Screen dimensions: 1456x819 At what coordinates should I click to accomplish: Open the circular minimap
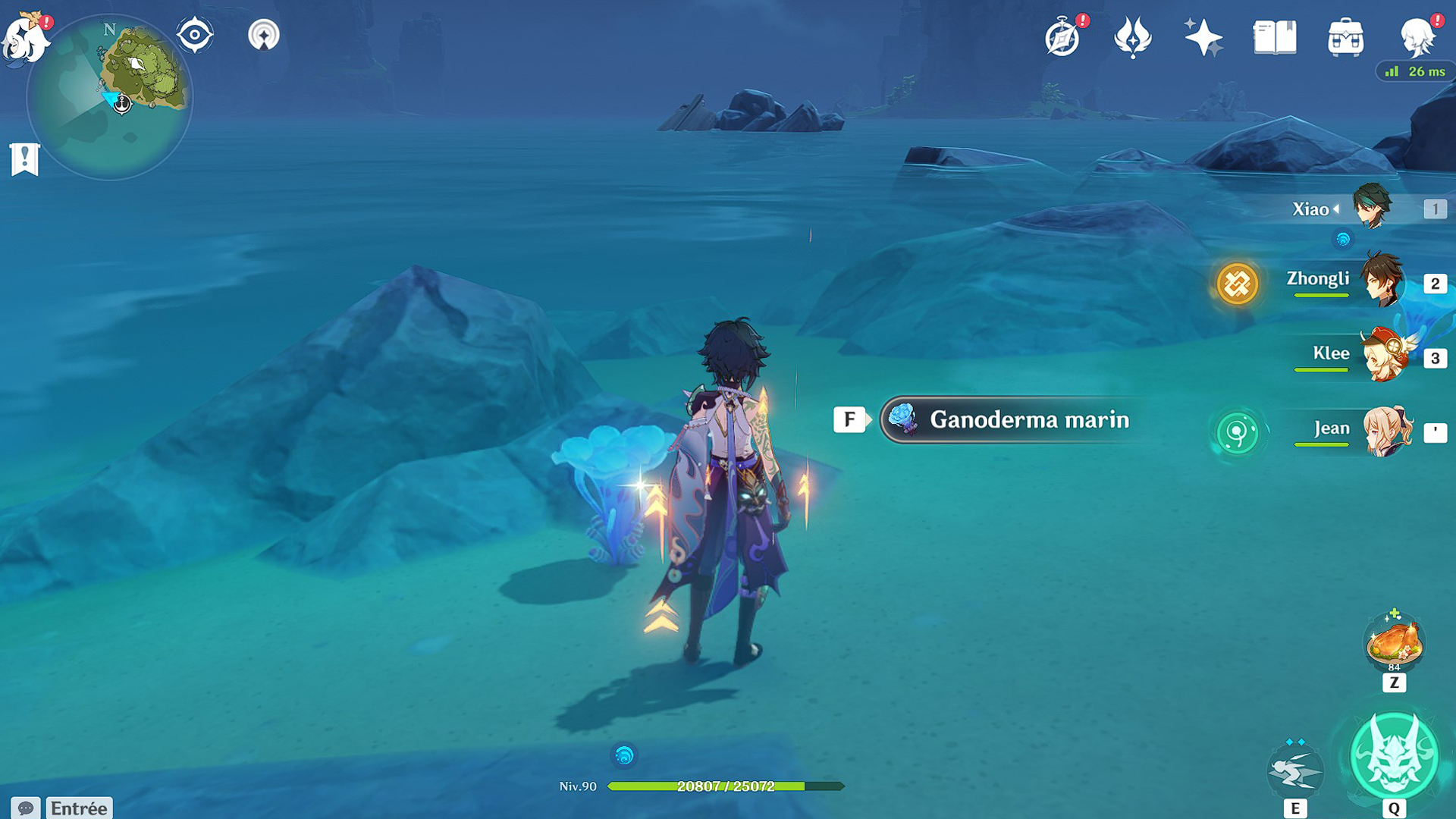tap(110, 99)
